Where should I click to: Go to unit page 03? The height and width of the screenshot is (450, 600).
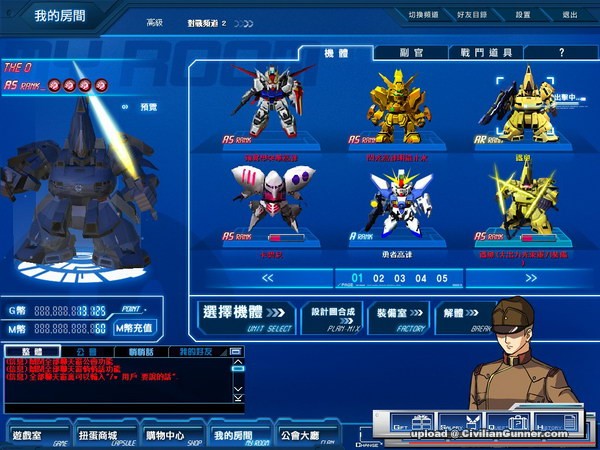point(400,278)
